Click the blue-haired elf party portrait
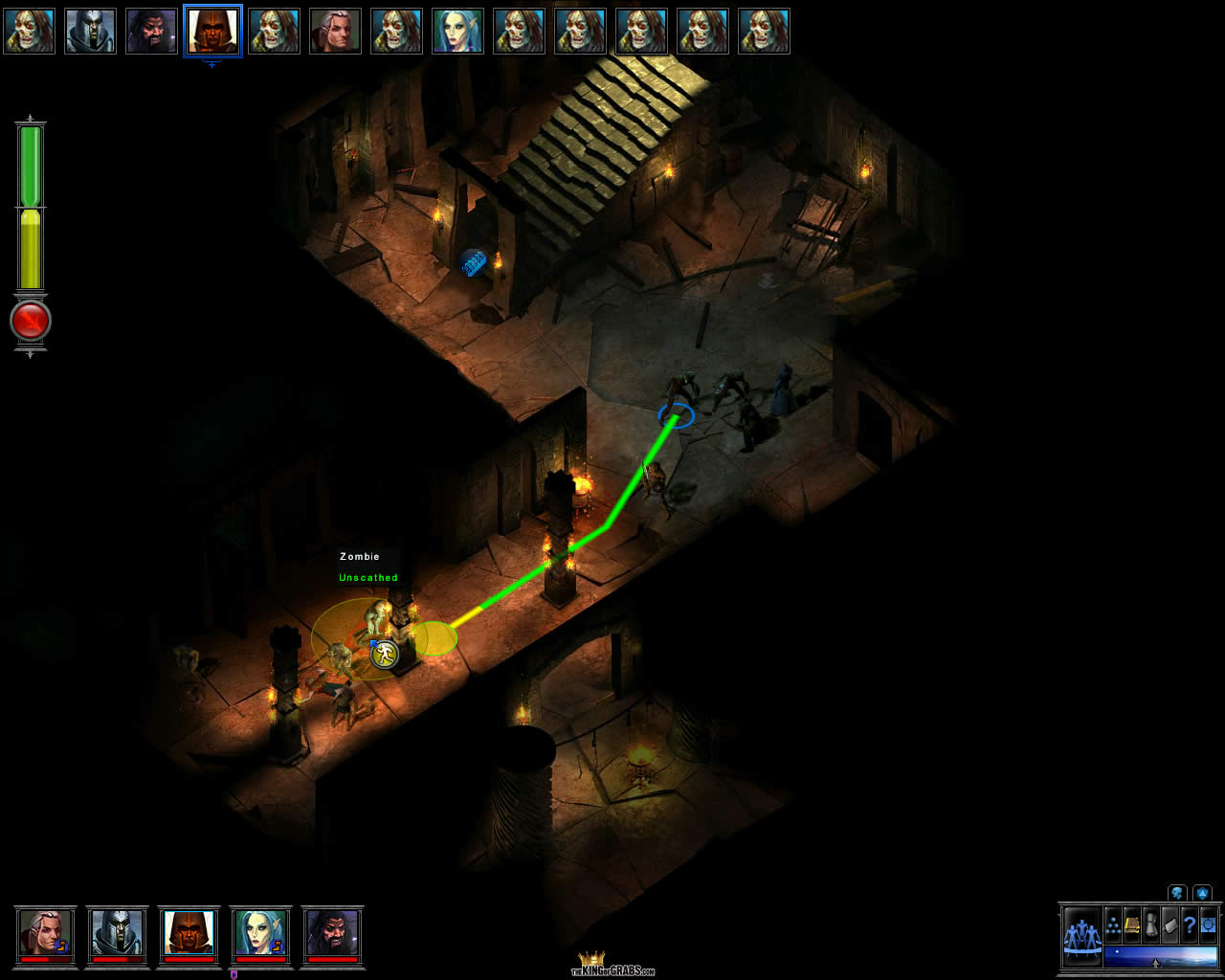 260,933
